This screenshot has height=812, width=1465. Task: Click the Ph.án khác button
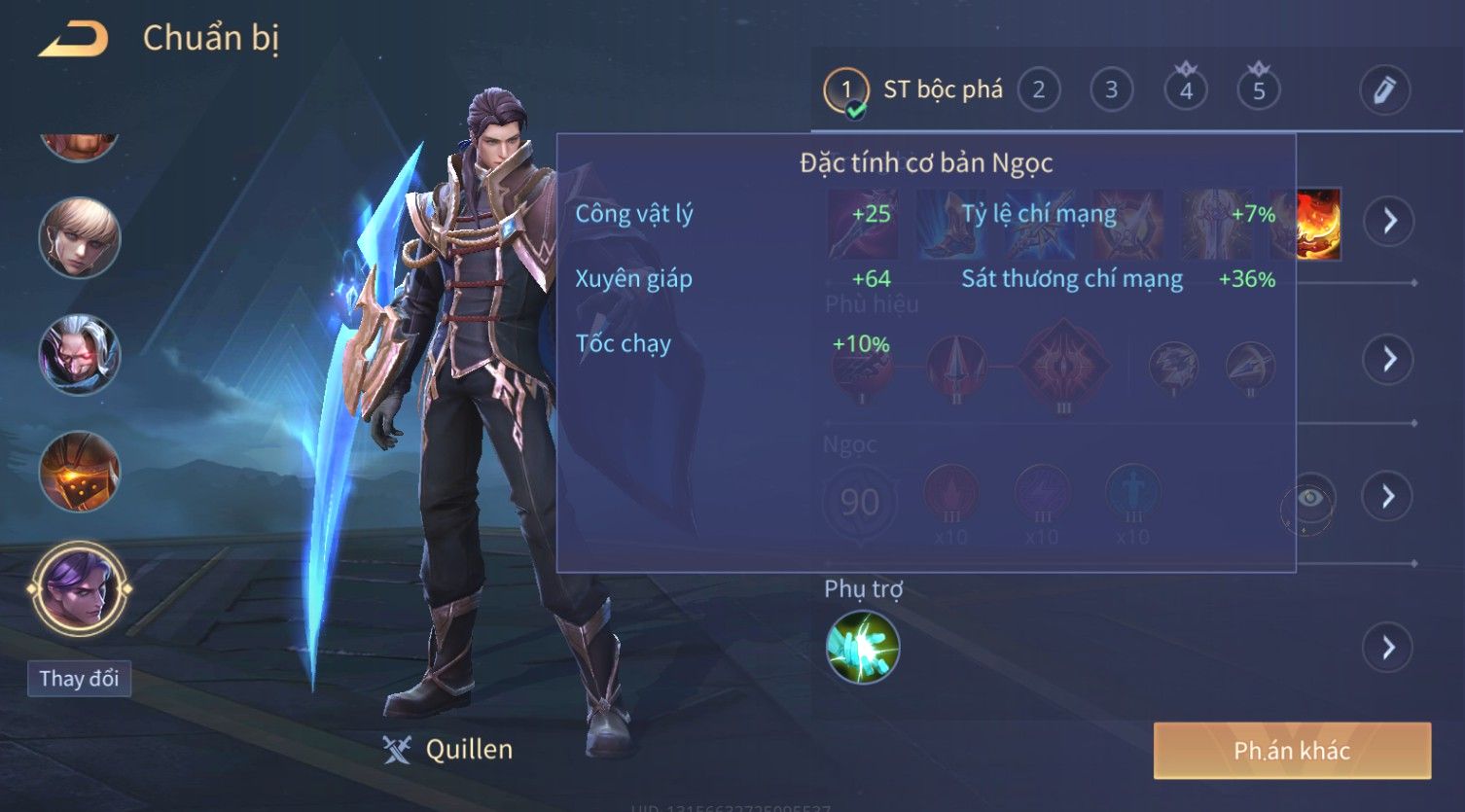pos(1291,751)
